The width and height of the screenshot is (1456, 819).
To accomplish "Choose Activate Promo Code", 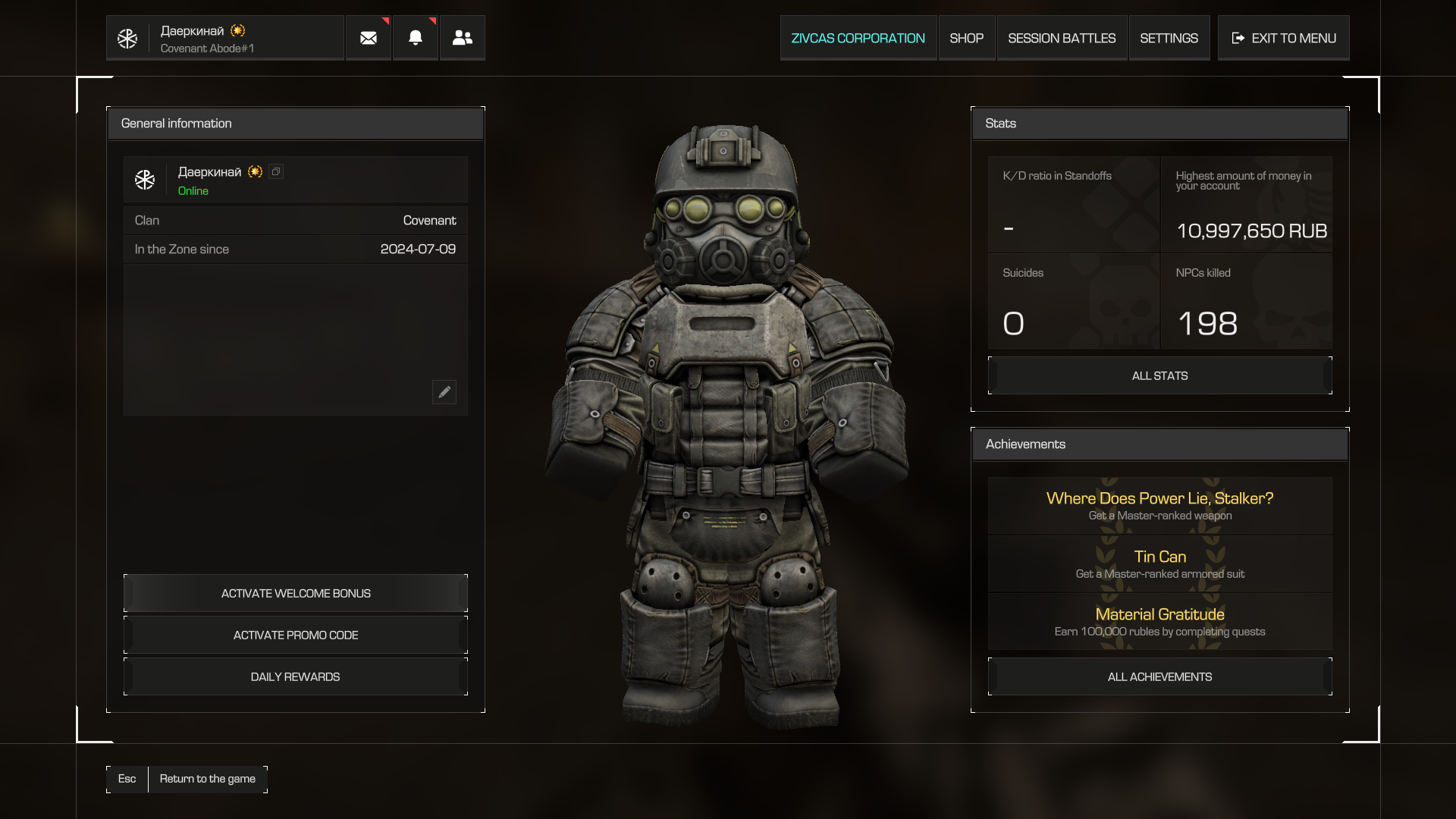I will click(296, 635).
